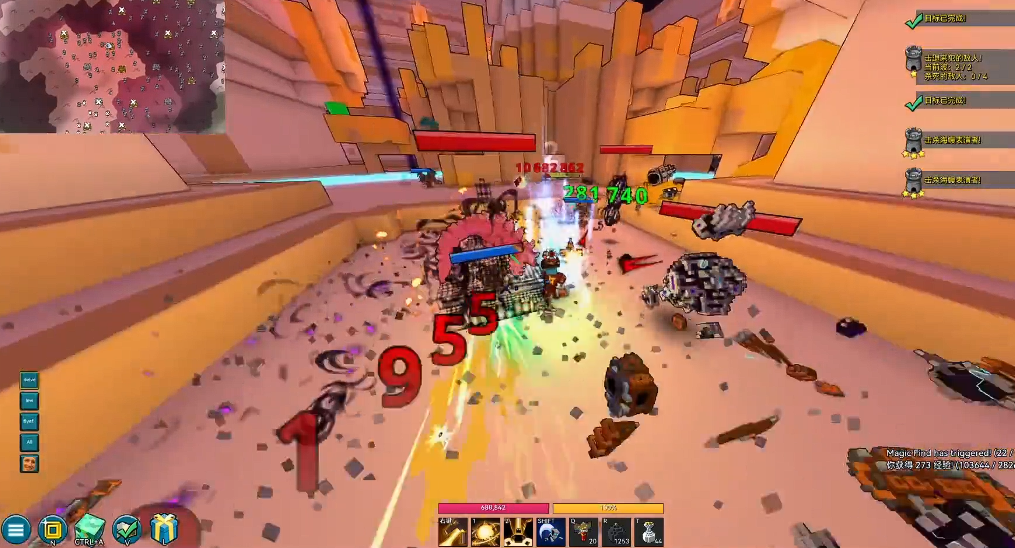Viewport: 1015px width, 548px height.
Task: Select the silver trophy item on slot T
Action: [x=649, y=532]
